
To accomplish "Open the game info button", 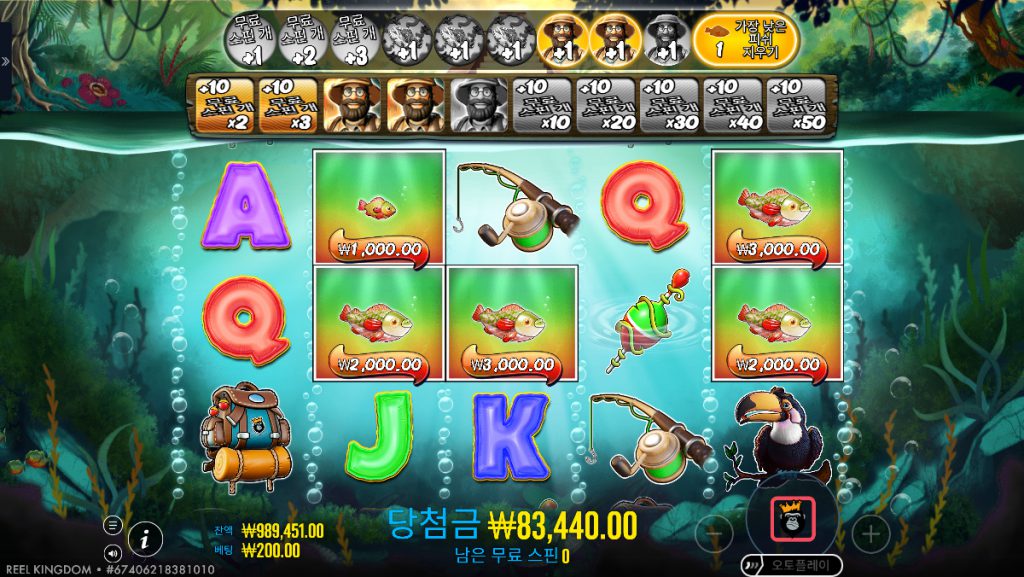I will tap(145, 538).
